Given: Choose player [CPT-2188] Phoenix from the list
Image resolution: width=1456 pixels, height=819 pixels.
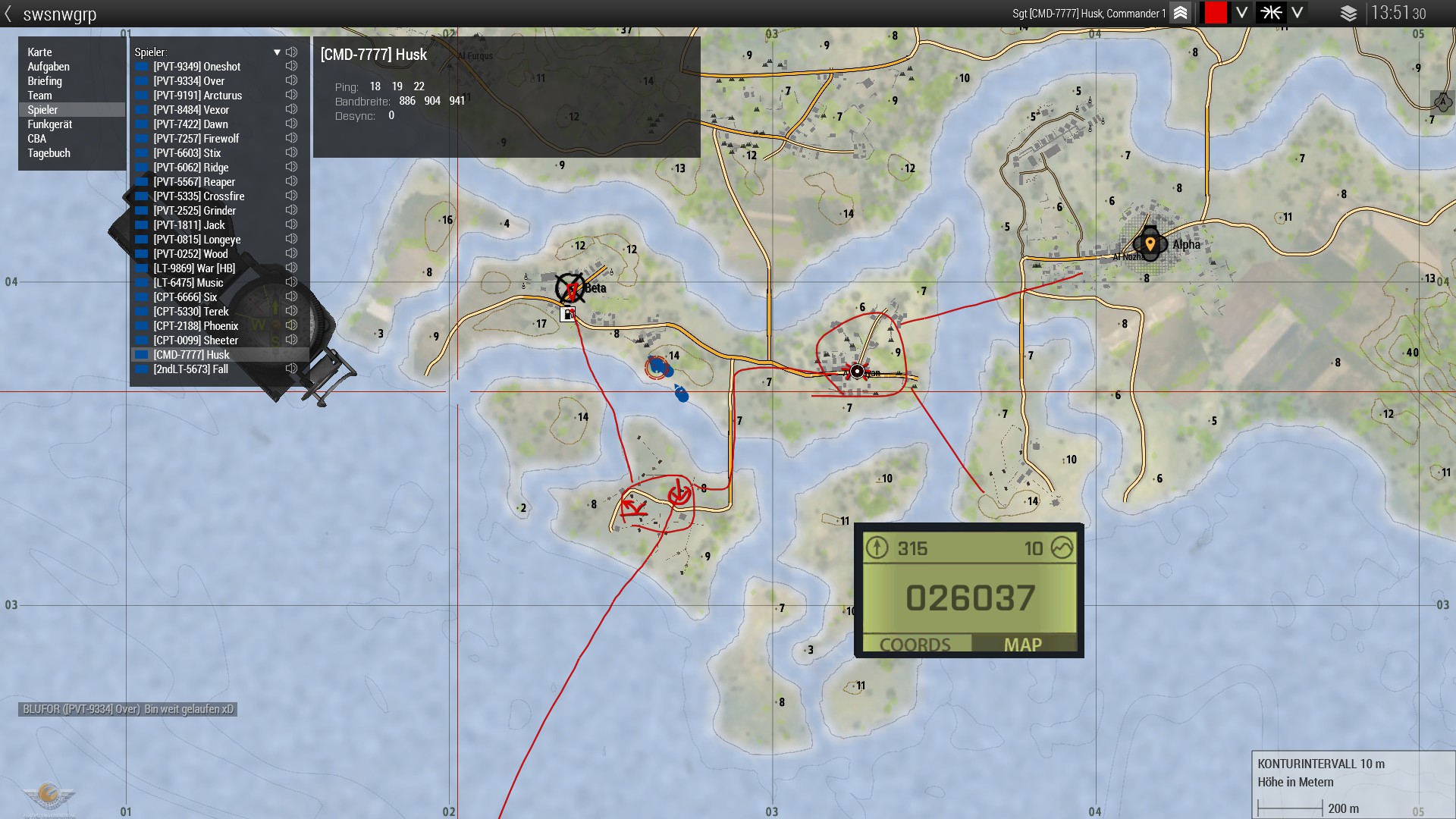Looking at the screenshot, I should [x=196, y=326].
